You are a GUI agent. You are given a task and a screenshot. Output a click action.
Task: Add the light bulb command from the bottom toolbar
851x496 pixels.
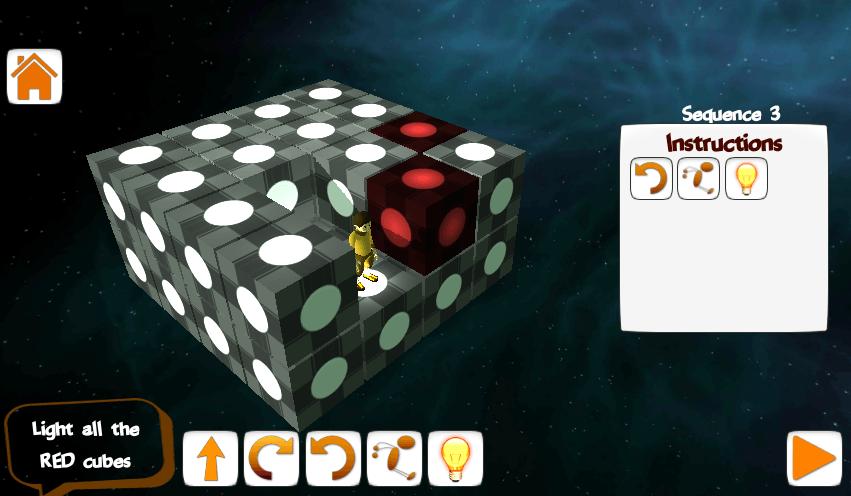point(455,459)
